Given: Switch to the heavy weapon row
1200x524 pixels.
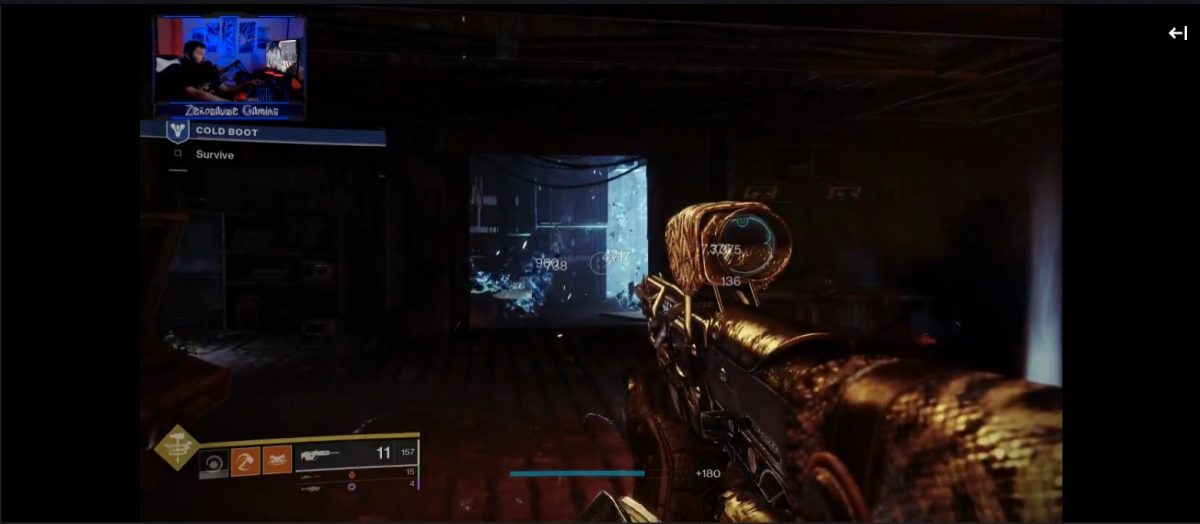Looking at the screenshot, I should click(355, 485).
